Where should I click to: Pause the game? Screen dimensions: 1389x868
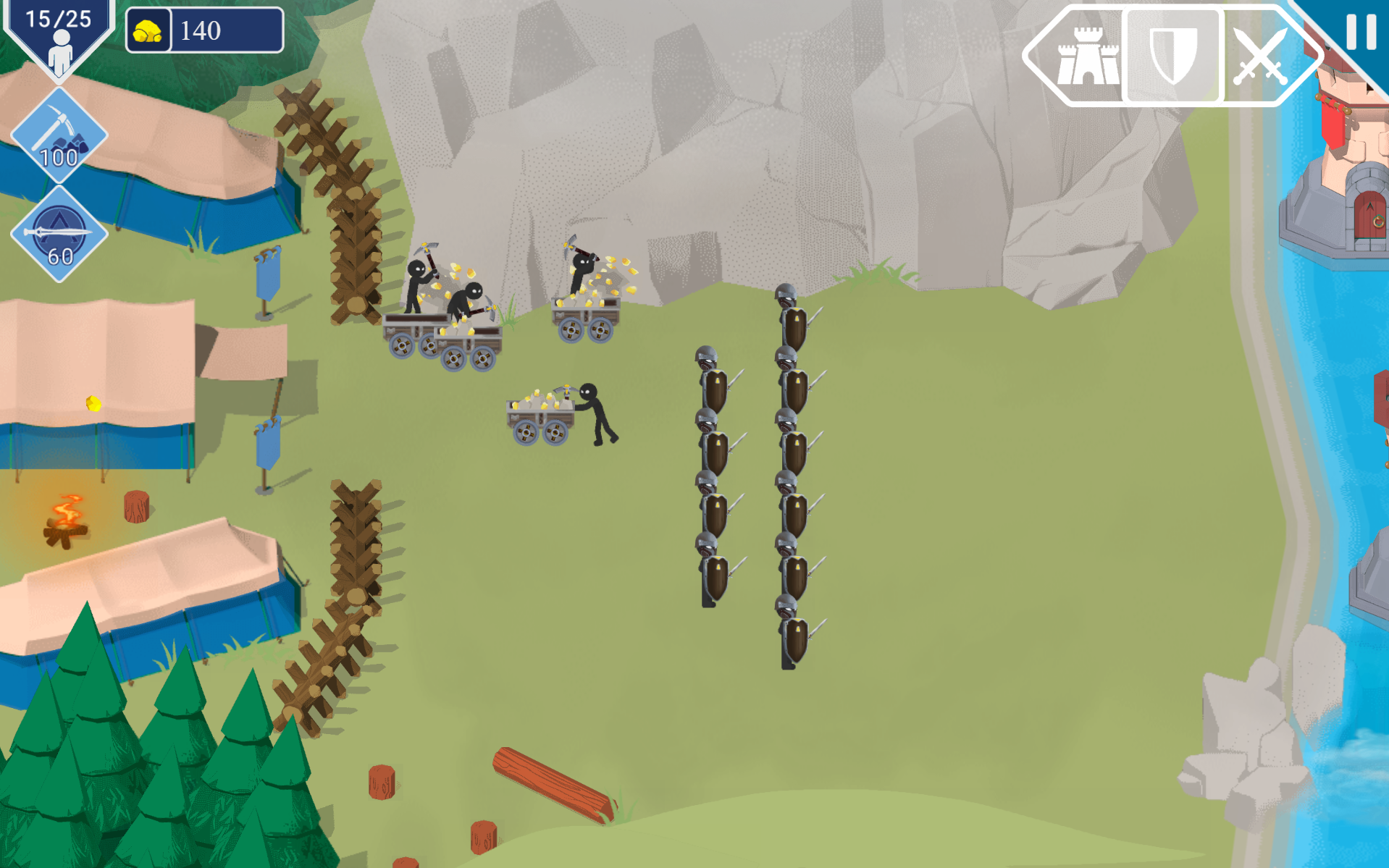(1360, 31)
